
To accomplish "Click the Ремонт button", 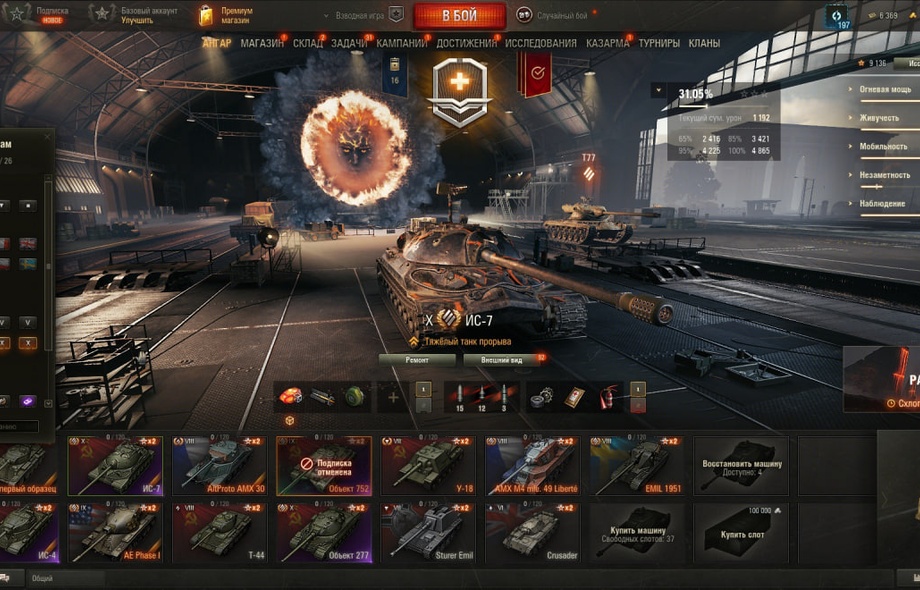I will [x=417, y=359].
